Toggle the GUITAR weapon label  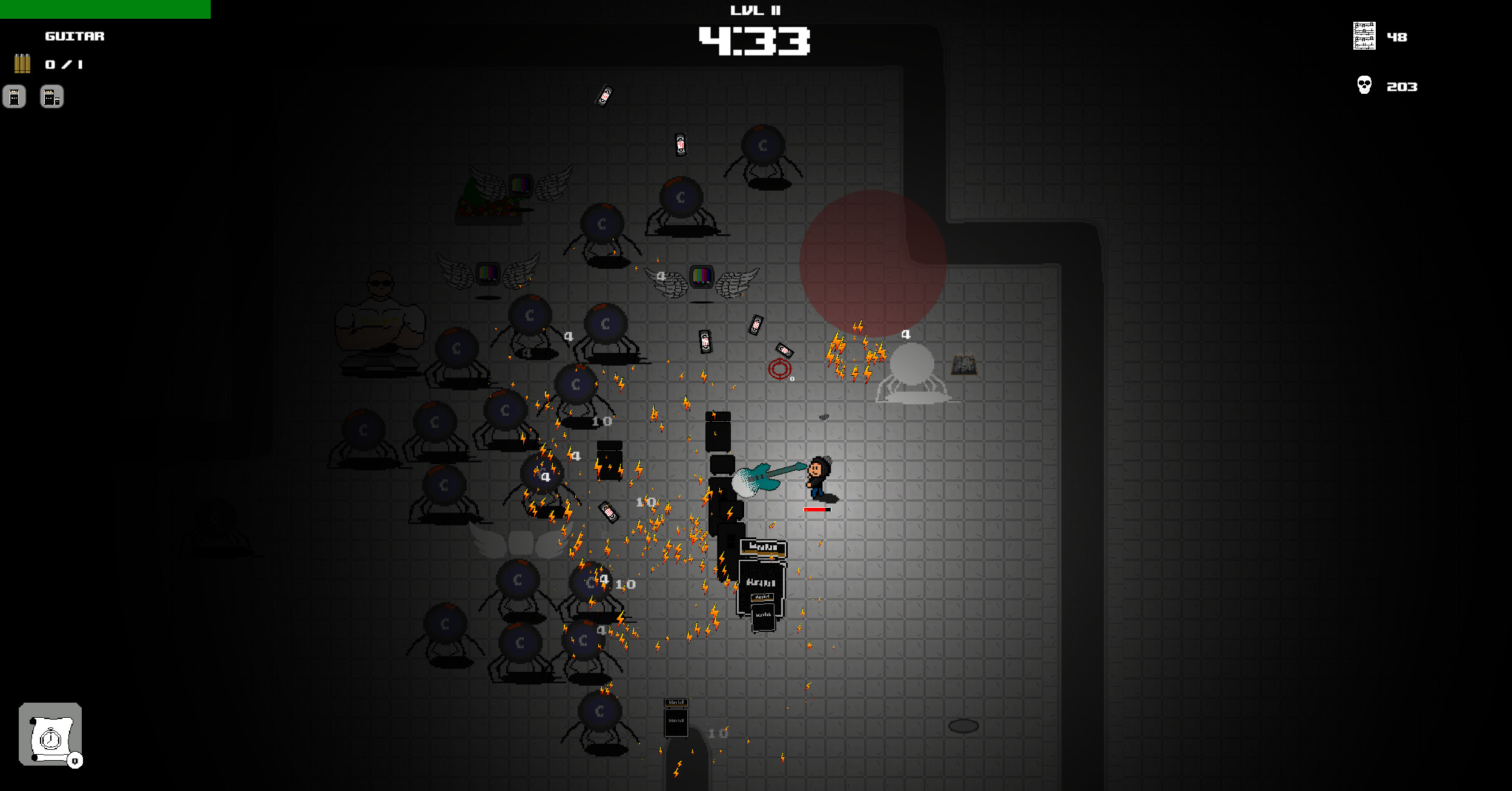pos(73,36)
